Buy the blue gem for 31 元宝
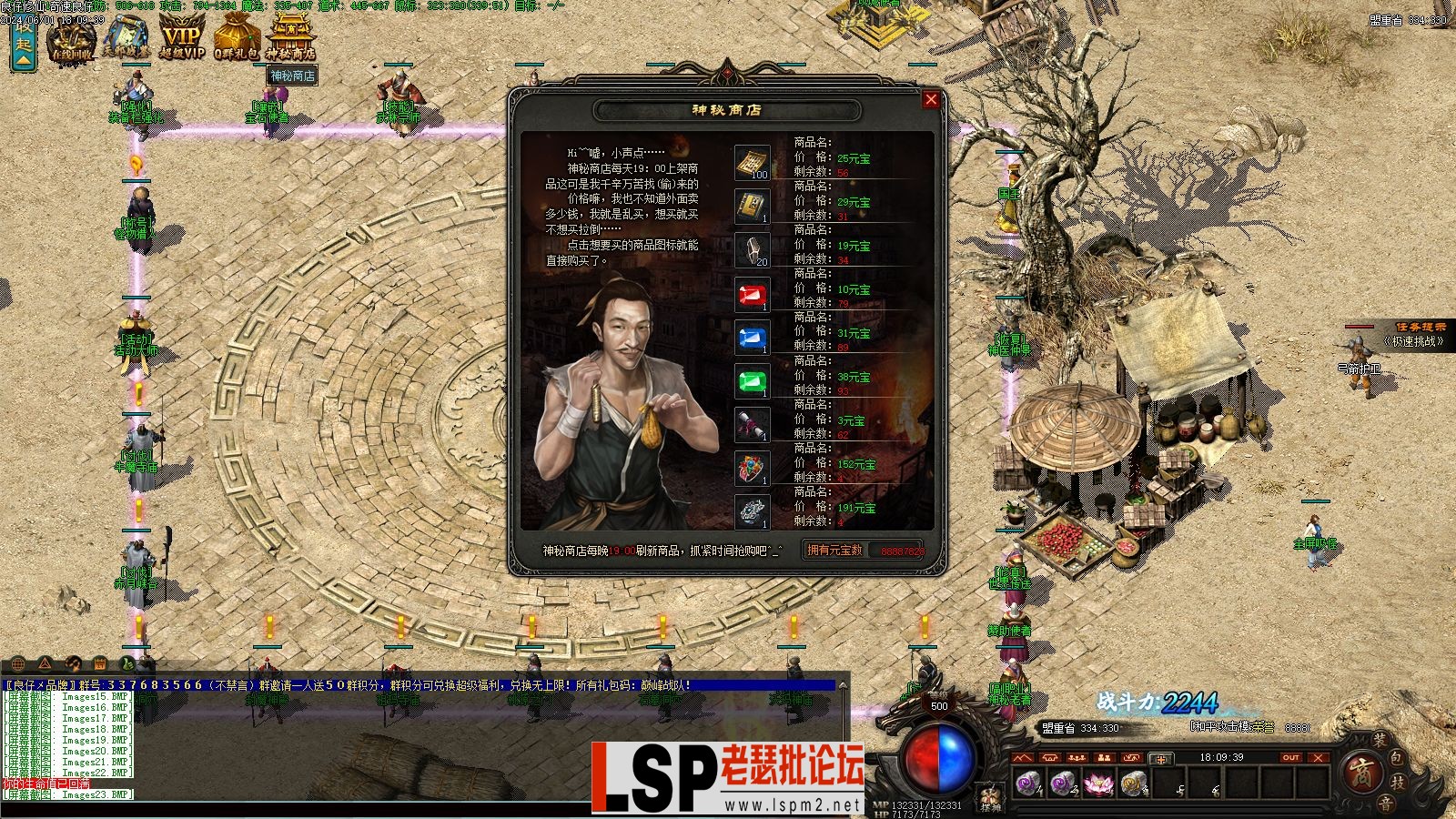Viewport: 1456px width, 819px height. pyautogui.click(x=752, y=339)
